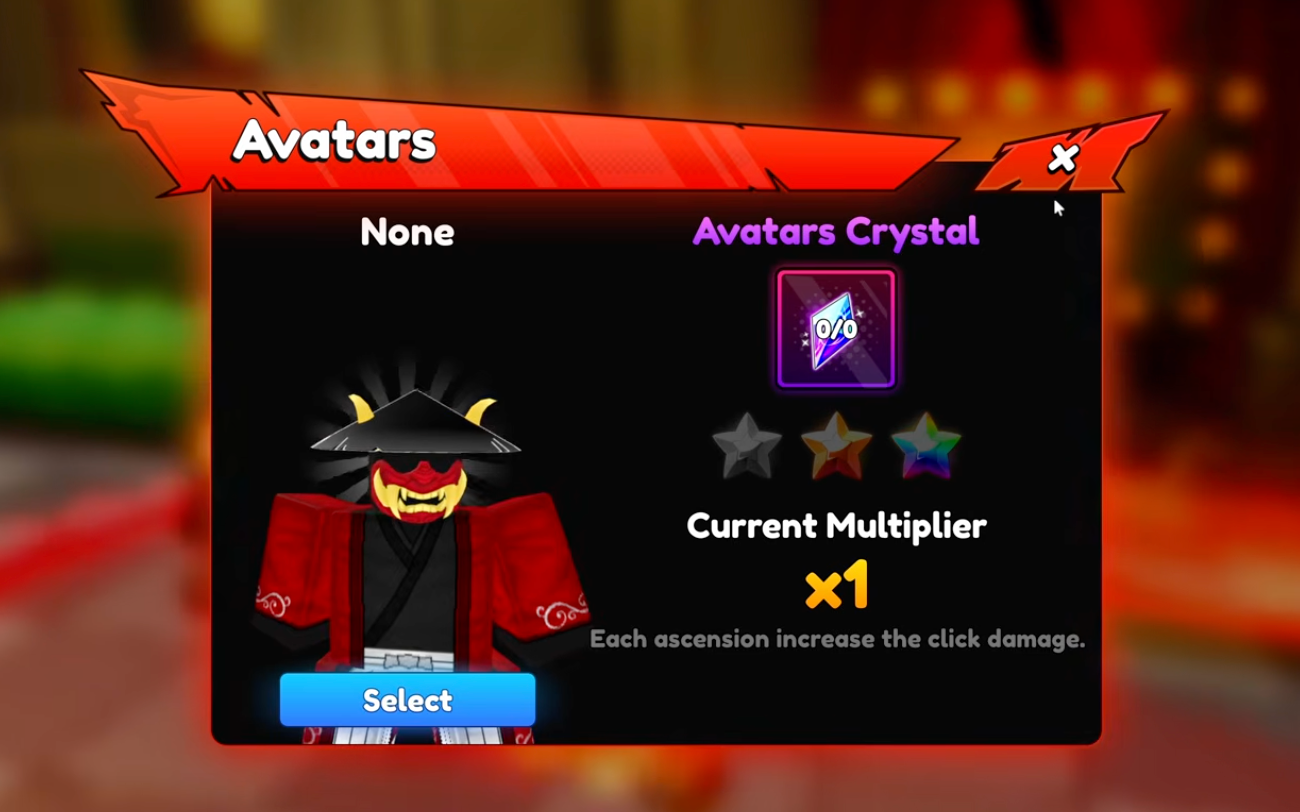The width and height of the screenshot is (1300, 812).
Task: Open the Avatars panel title
Action: coord(335,140)
